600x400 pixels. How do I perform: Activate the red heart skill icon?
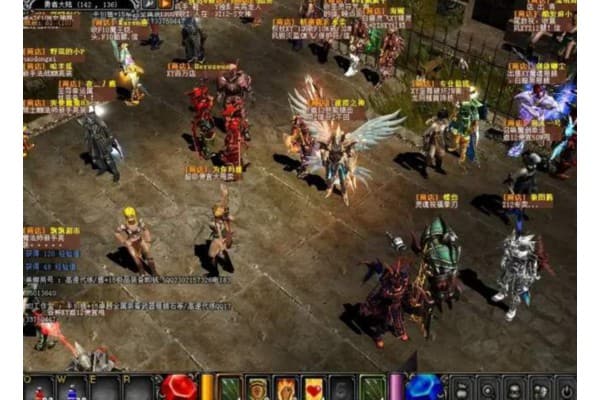click(x=314, y=388)
